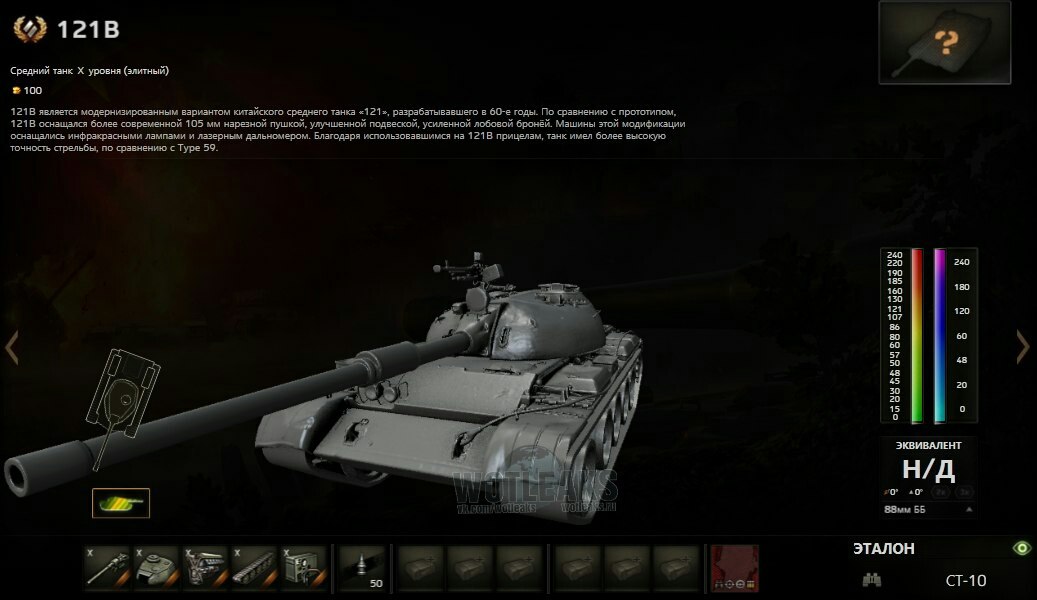Select the radio module slot
The image size is (1037, 600).
303,568
